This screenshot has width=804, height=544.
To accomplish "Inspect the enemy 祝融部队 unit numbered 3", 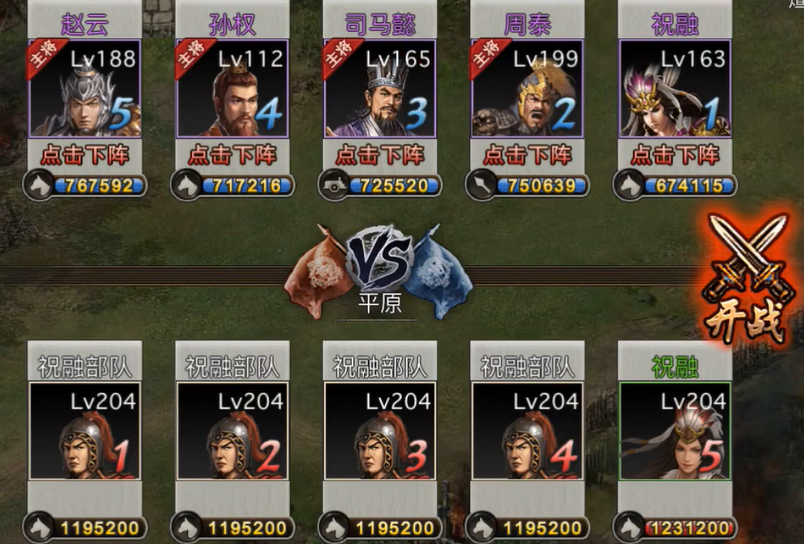I will [380, 431].
